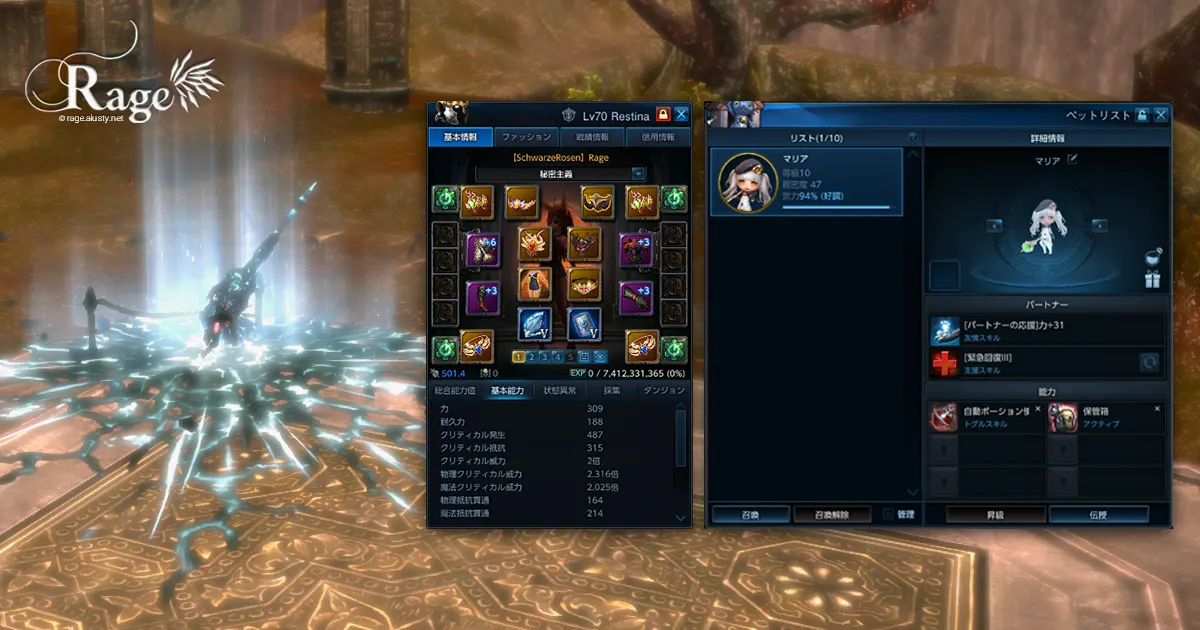Toggle the pet list window lock icon

[1142, 115]
